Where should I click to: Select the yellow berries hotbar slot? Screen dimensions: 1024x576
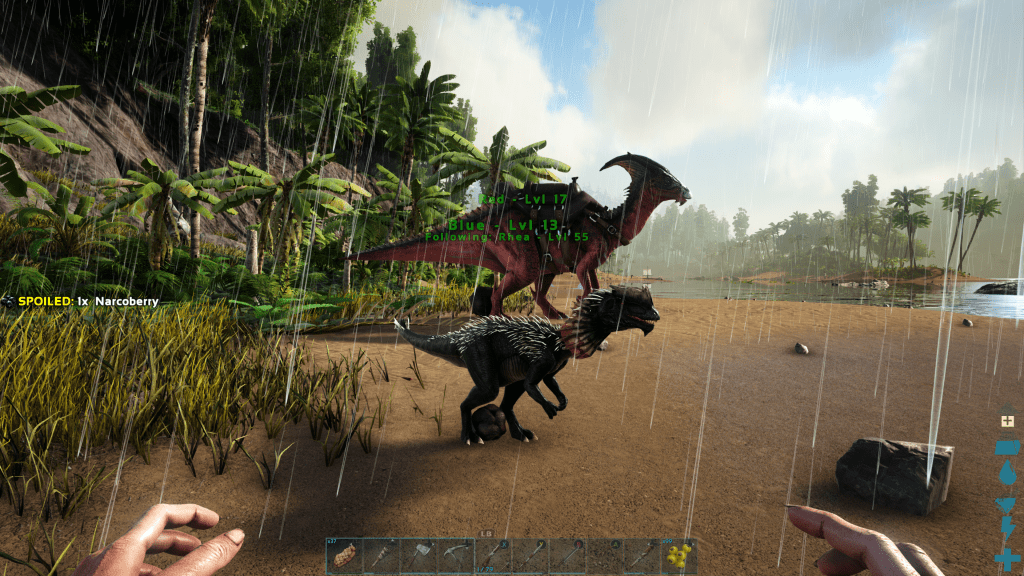pyautogui.click(x=679, y=556)
